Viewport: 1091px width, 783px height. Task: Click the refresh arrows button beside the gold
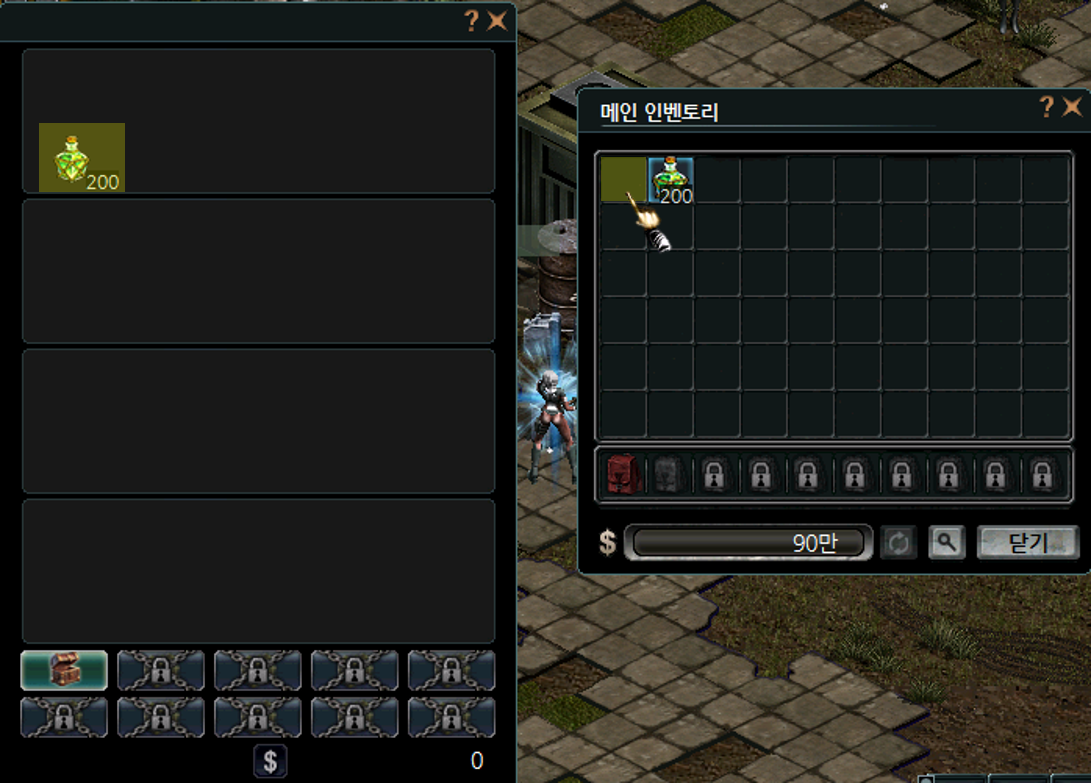pyautogui.click(x=898, y=543)
